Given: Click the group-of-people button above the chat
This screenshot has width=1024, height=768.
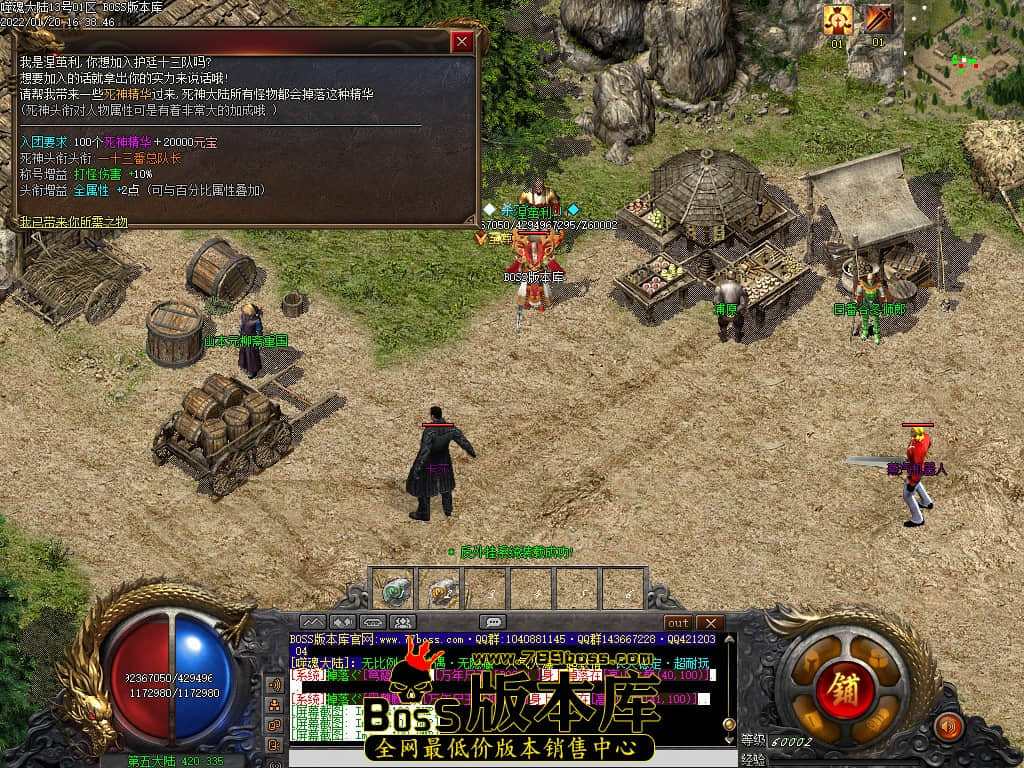Looking at the screenshot, I should pyautogui.click(x=404, y=622).
